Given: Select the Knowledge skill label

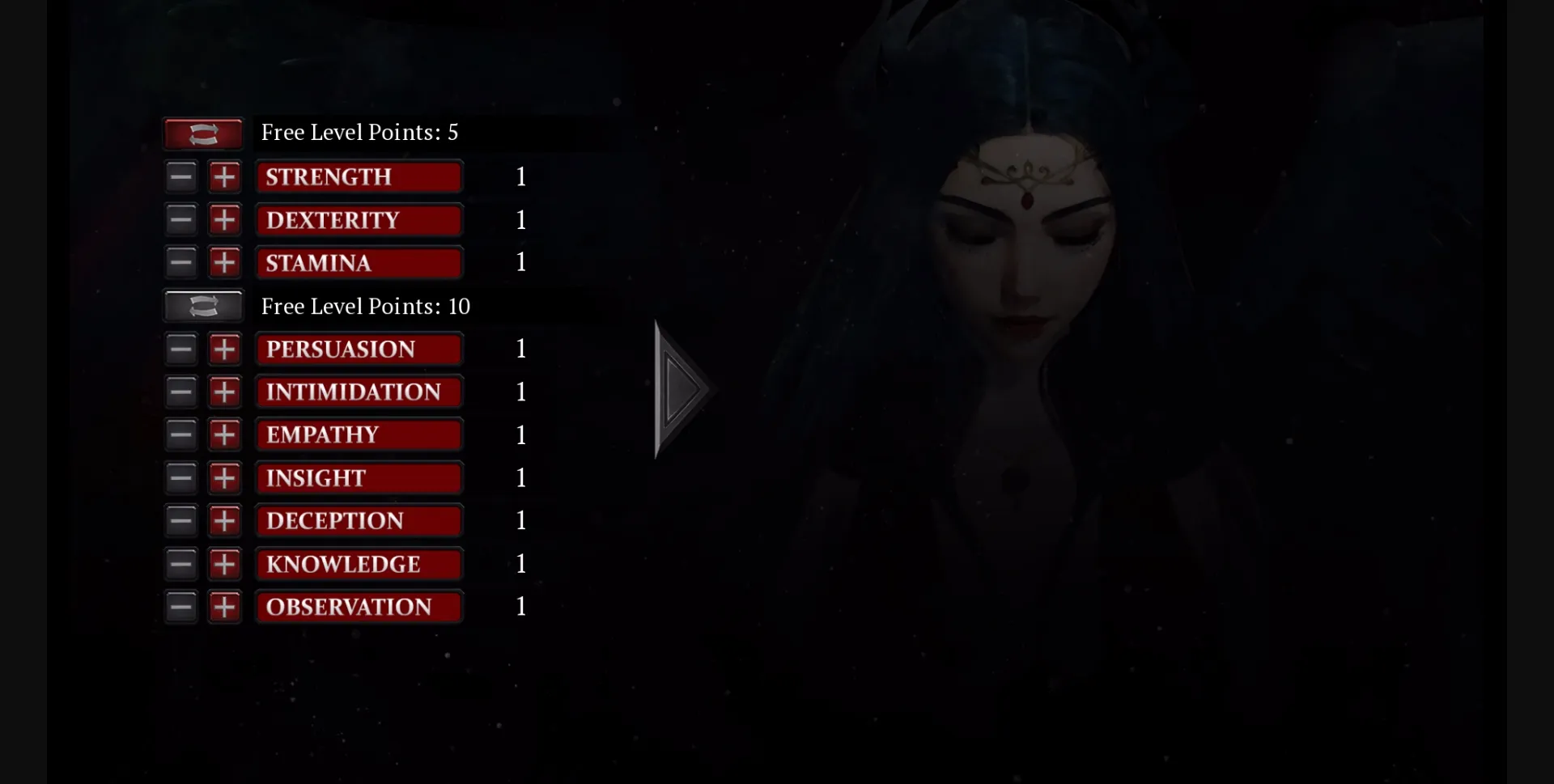Looking at the screenshot, I should pos(359,564).
